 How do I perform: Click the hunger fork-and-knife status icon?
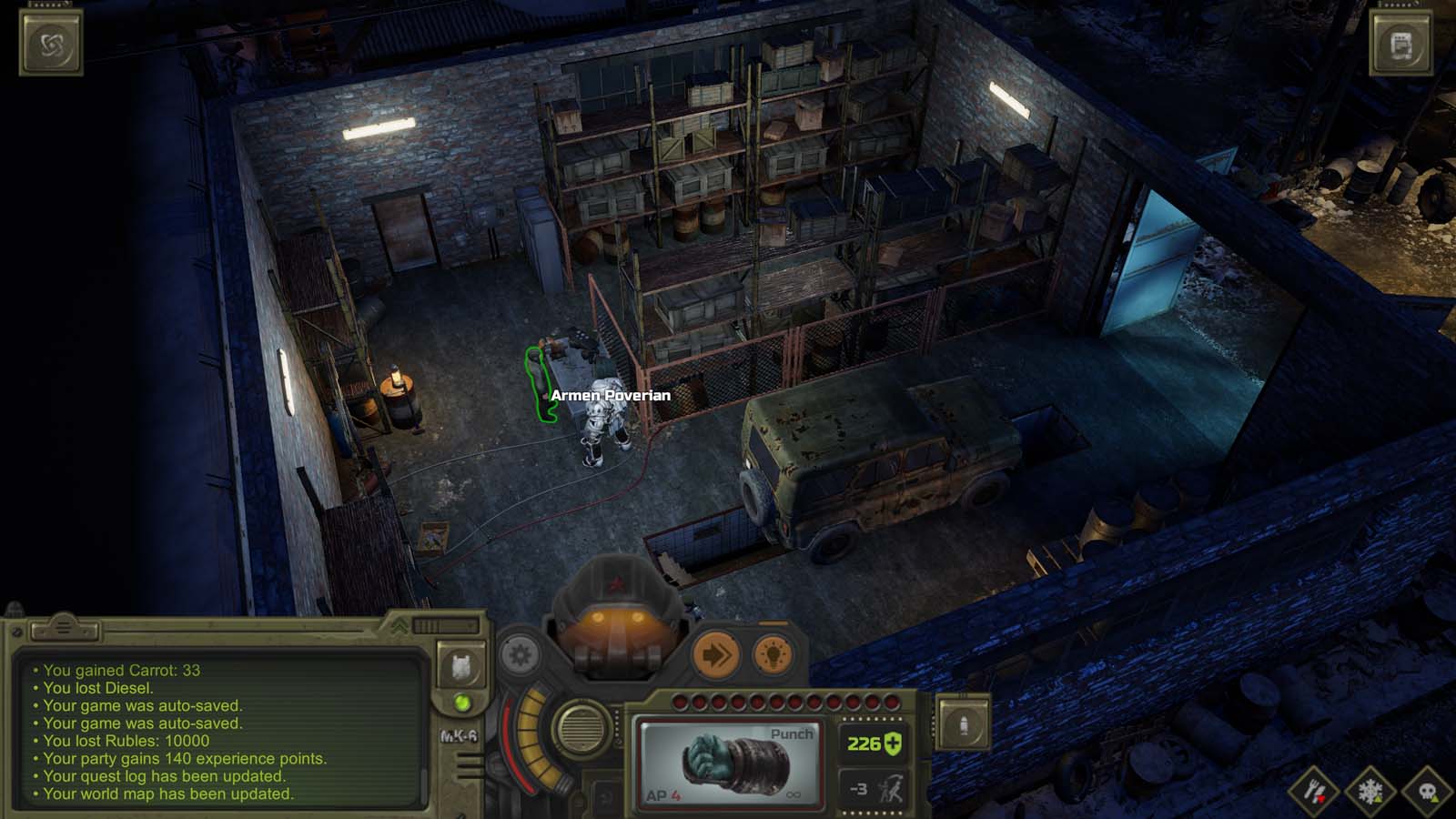(x=1314, y=791)
